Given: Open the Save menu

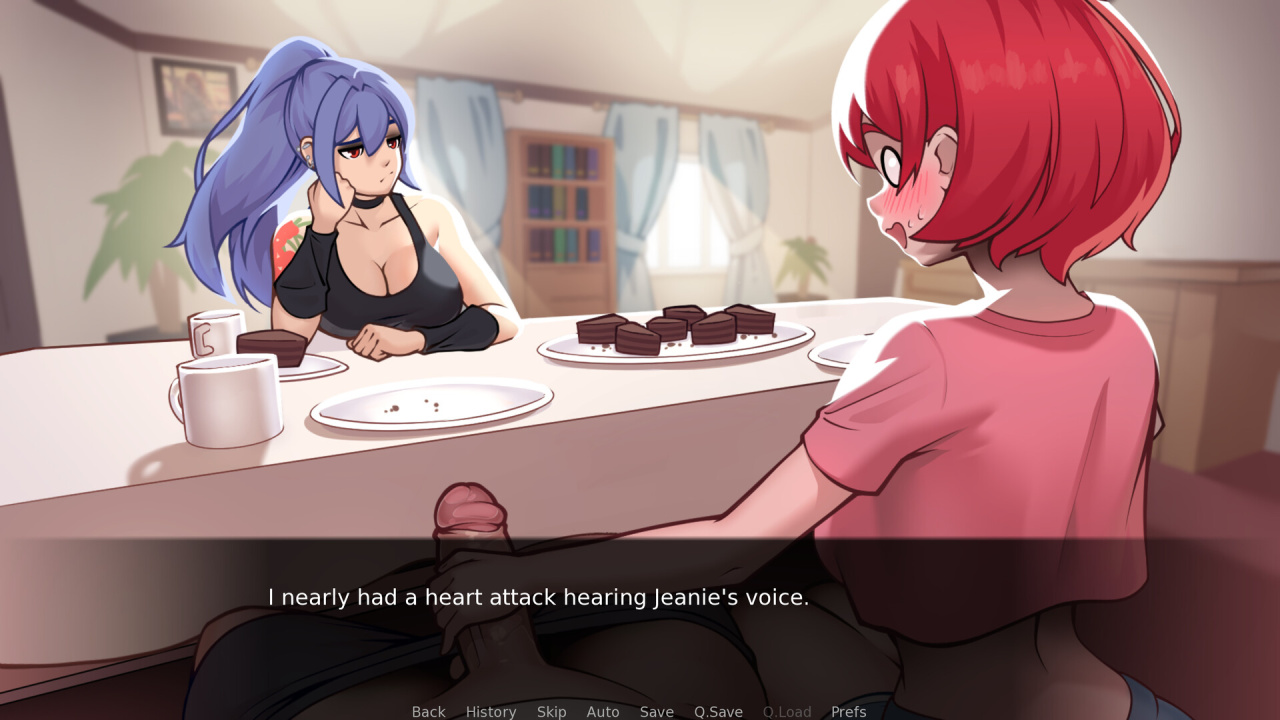Looking at the screenshot, I should (x=657, y=711).
